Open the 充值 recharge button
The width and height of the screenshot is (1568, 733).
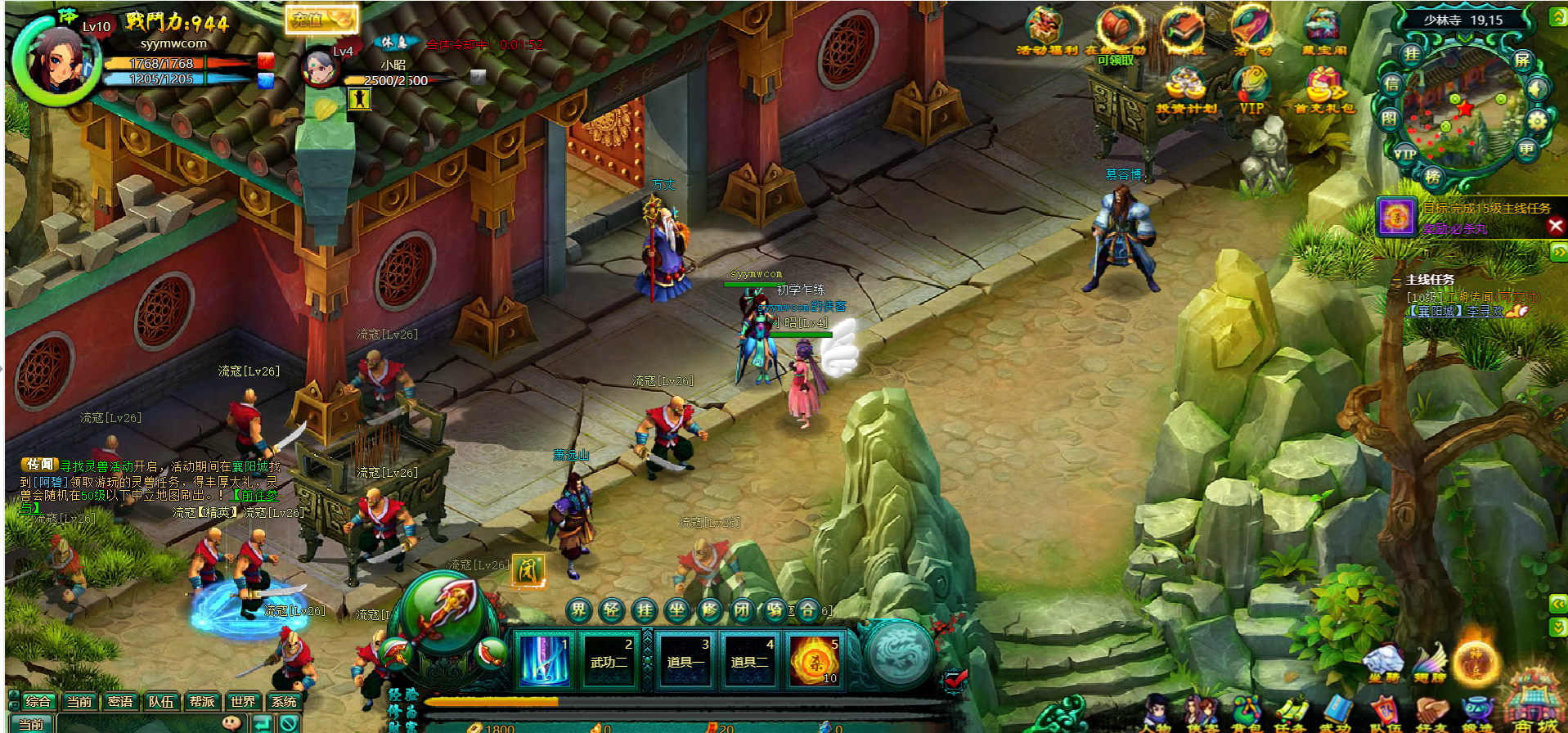pyautogui.click(x=321, y=19)
